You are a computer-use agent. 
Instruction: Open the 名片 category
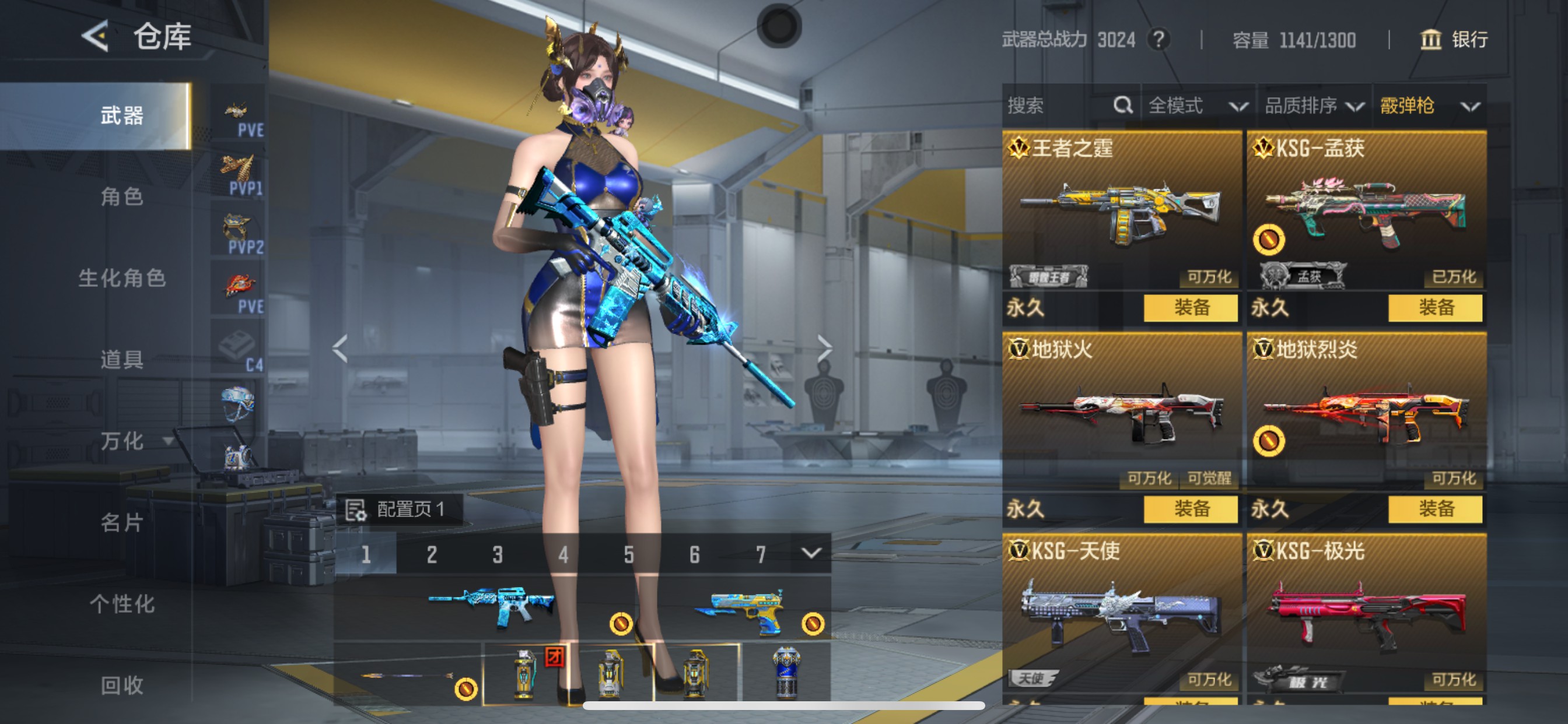(x=122, y=523)
